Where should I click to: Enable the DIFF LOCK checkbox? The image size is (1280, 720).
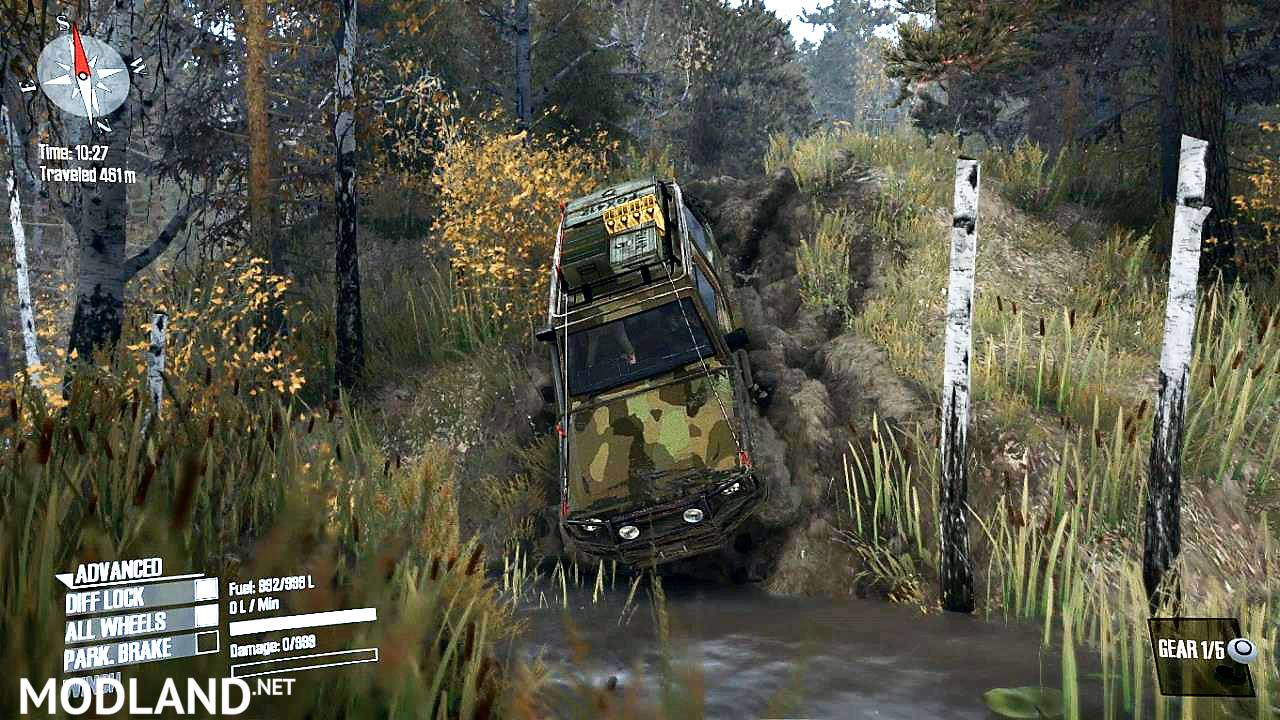tap(206, 592)
